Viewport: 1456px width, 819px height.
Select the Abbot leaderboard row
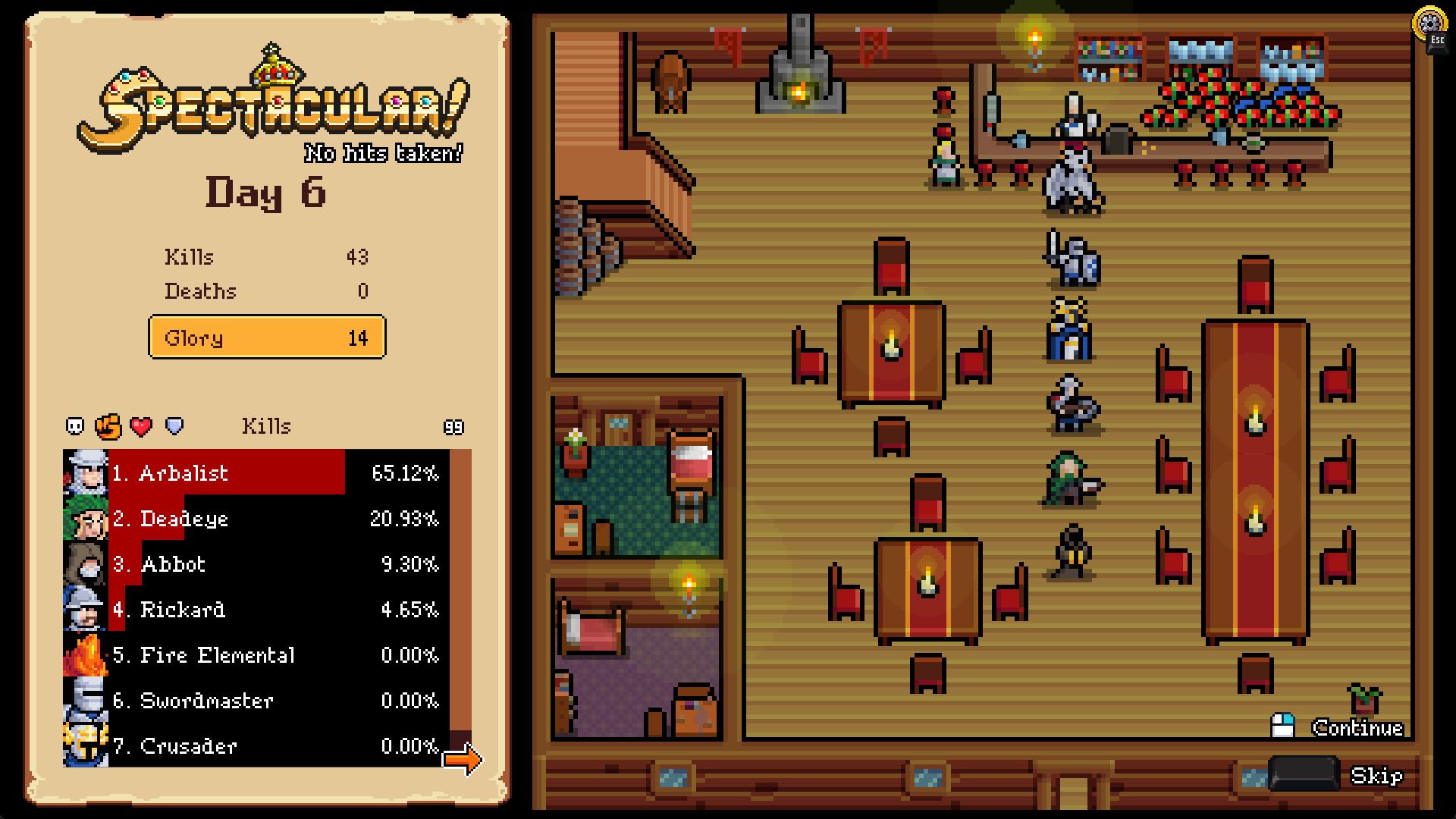click(227, 565)
